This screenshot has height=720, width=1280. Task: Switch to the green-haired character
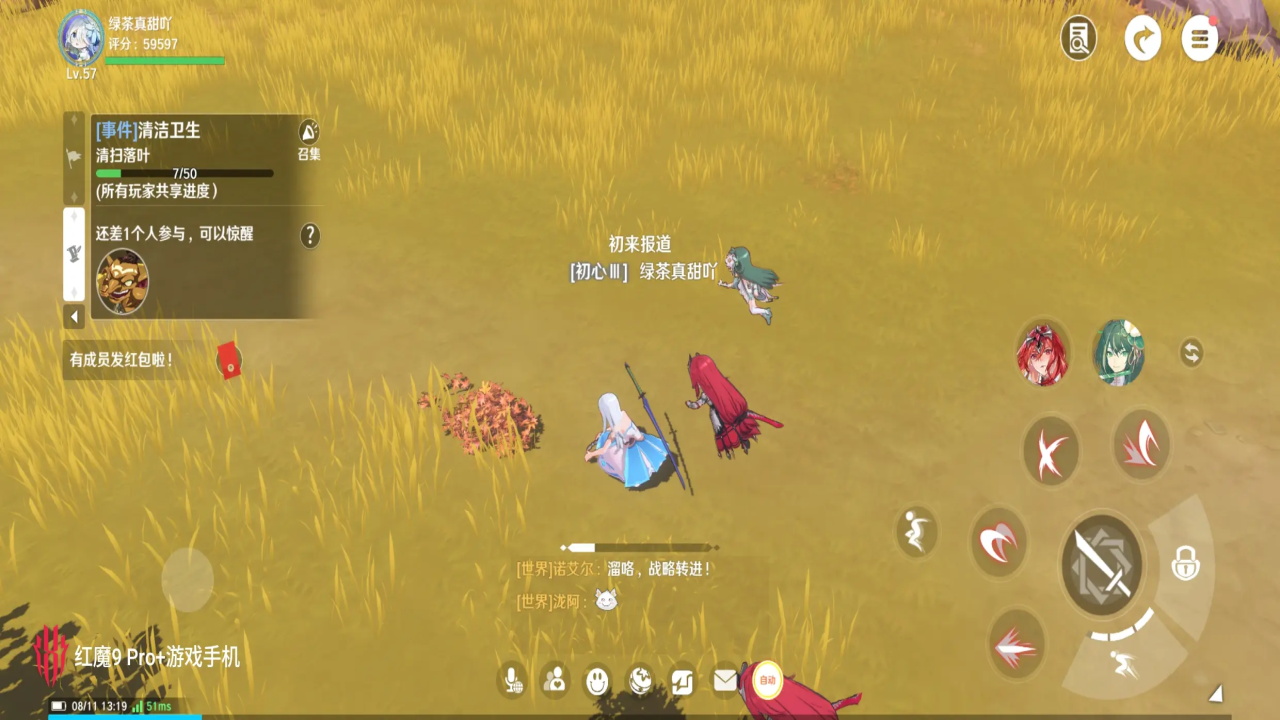[x=1117, y=353]
